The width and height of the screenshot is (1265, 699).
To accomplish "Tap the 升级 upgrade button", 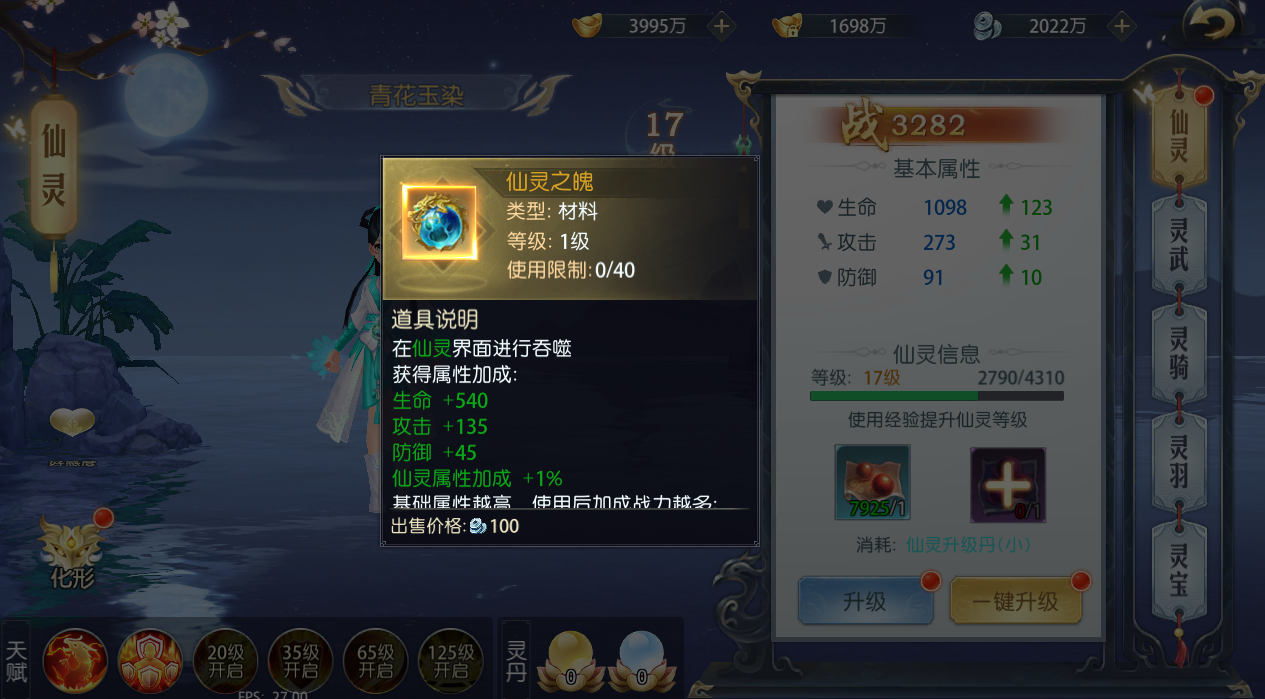I will click(865, 601).
